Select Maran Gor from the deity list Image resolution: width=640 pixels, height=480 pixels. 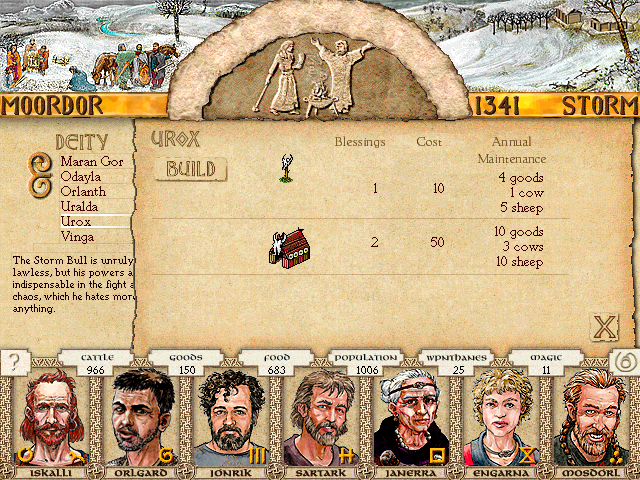(x=90, y=161)
